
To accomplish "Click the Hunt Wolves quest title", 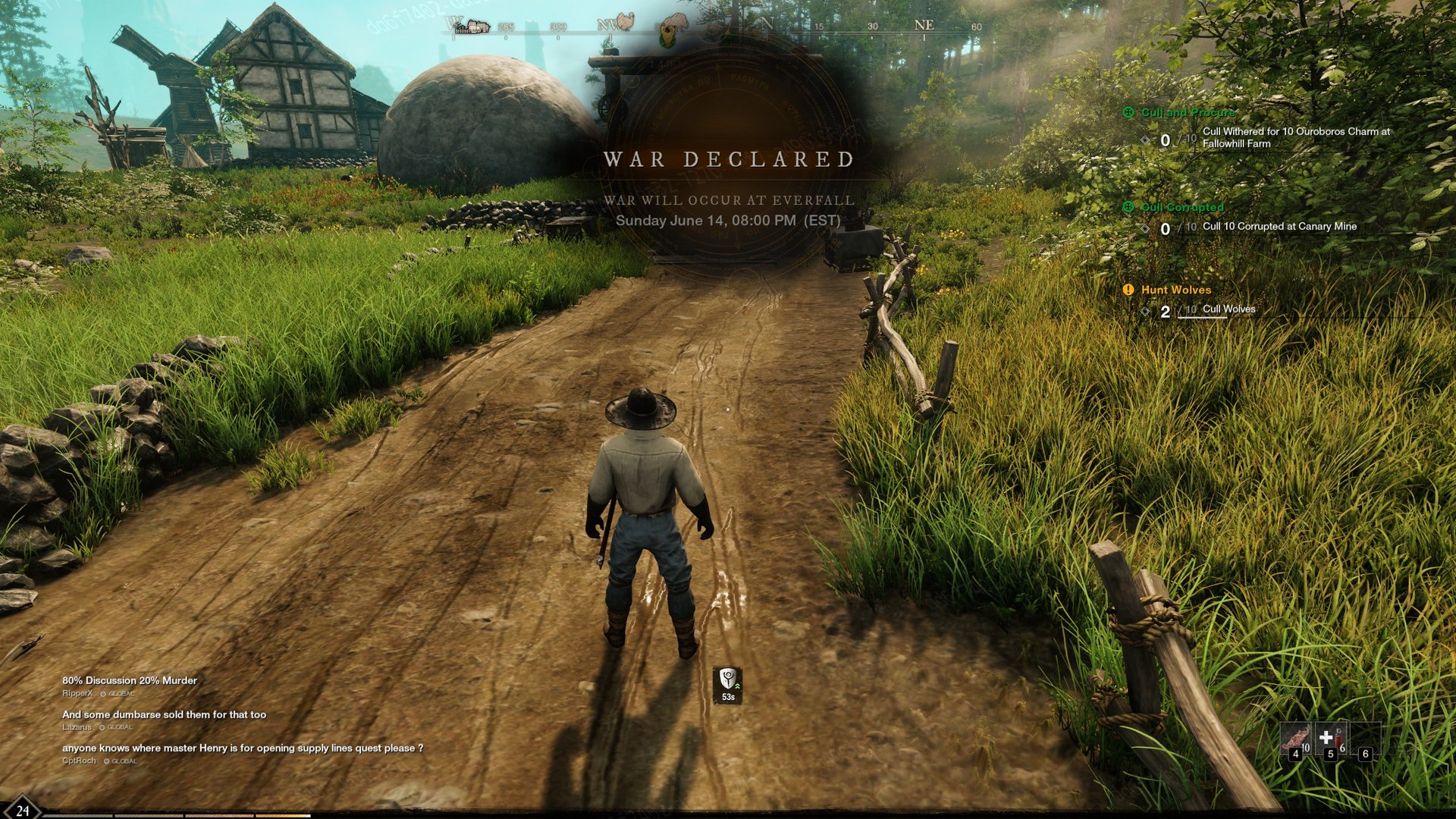I will tap(1175, 290).
